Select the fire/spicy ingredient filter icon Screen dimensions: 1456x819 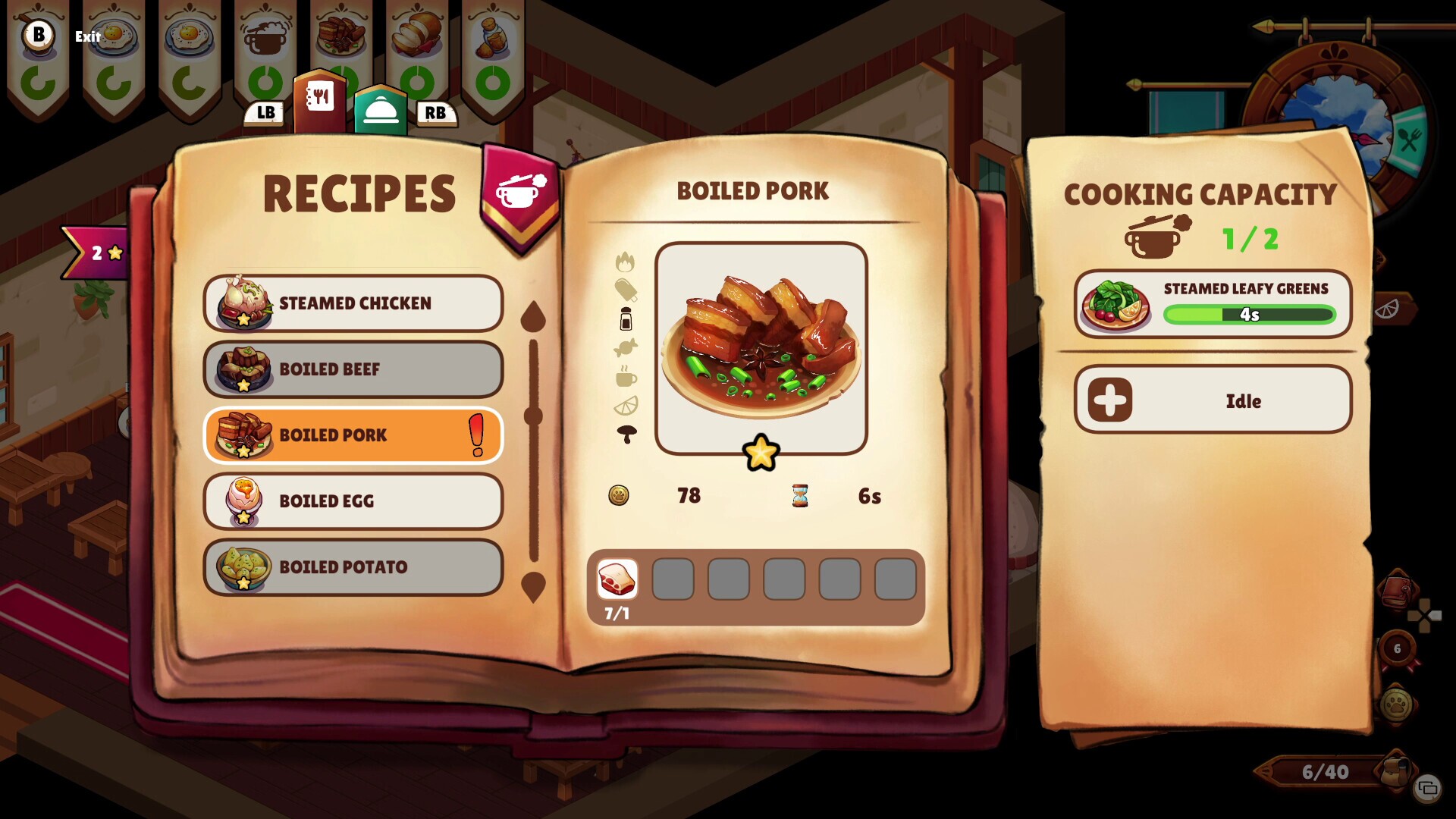click(x=626, y=262)
